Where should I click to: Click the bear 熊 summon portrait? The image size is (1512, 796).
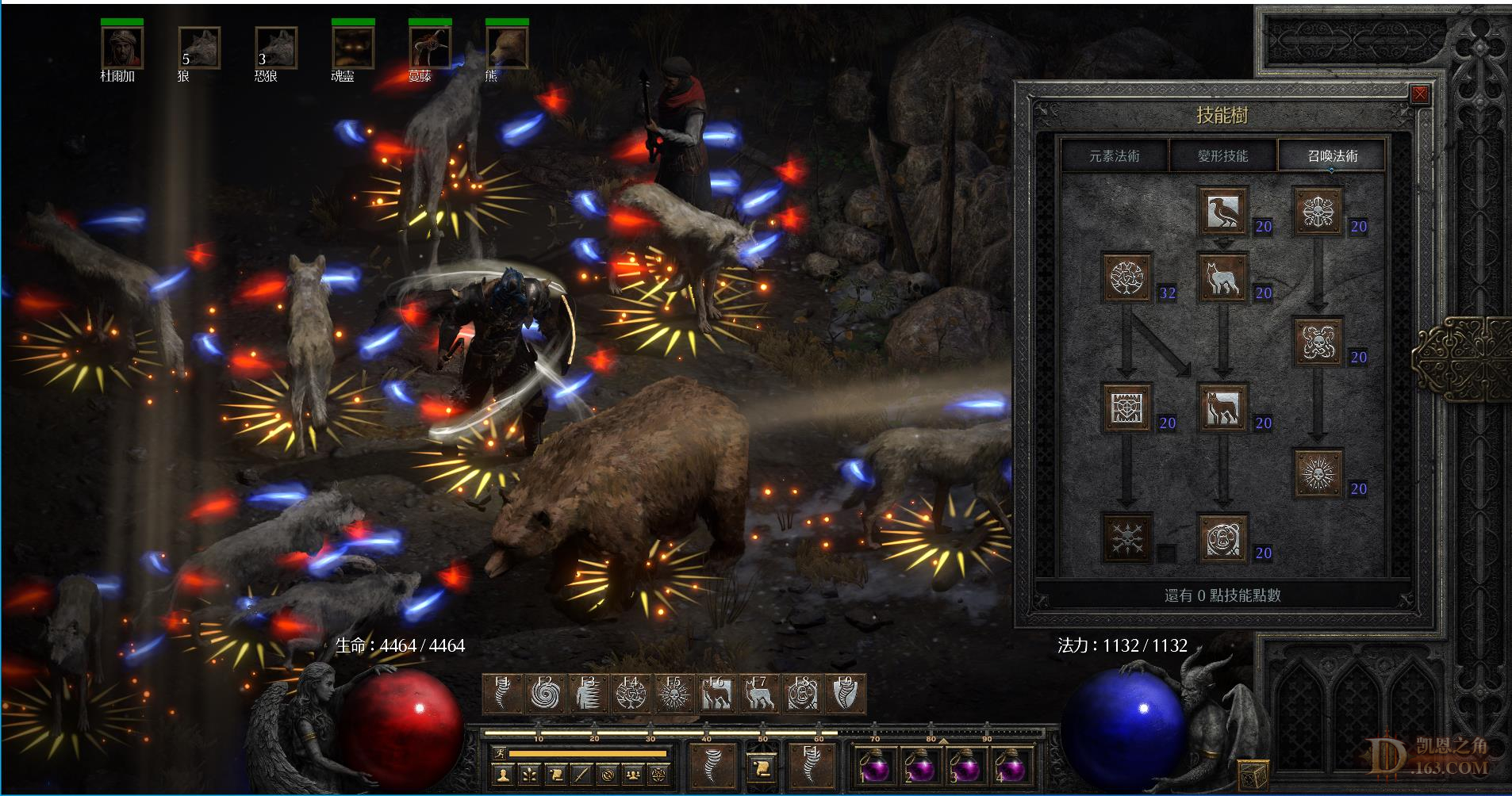(x=506, y=48)
